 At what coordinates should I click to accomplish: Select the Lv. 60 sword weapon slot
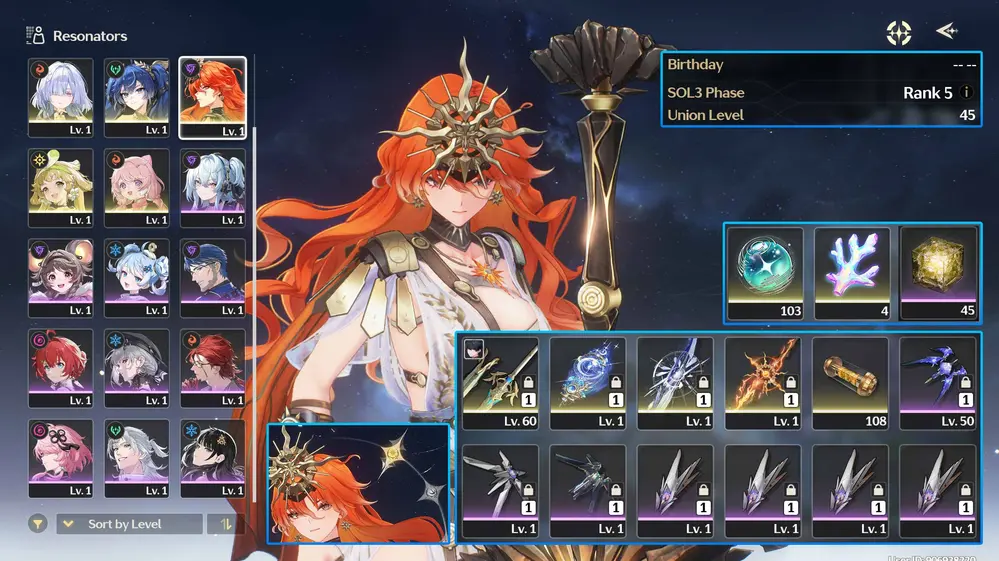[500, 382]
